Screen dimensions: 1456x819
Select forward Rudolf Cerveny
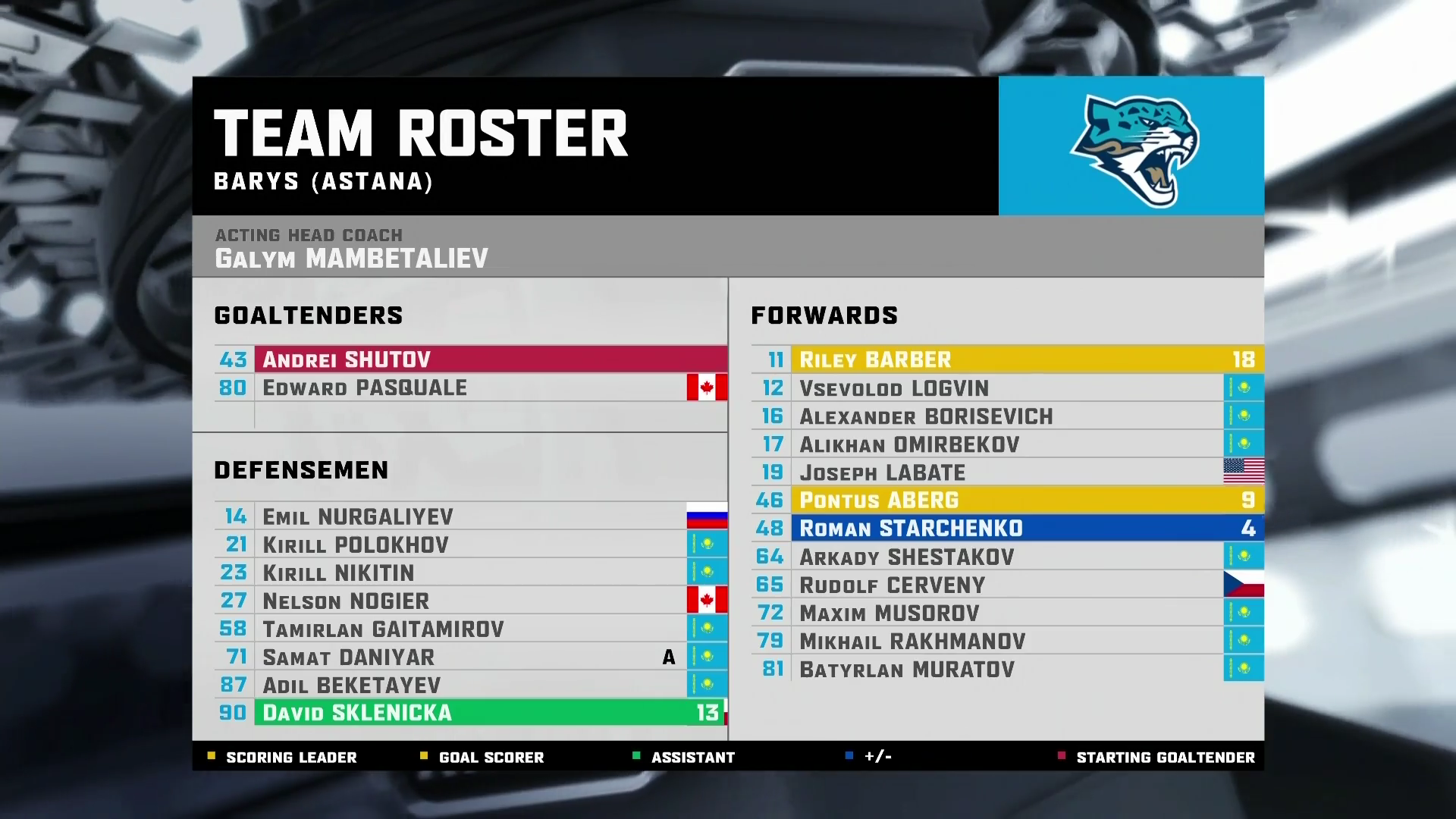[x=1007, y=585]
